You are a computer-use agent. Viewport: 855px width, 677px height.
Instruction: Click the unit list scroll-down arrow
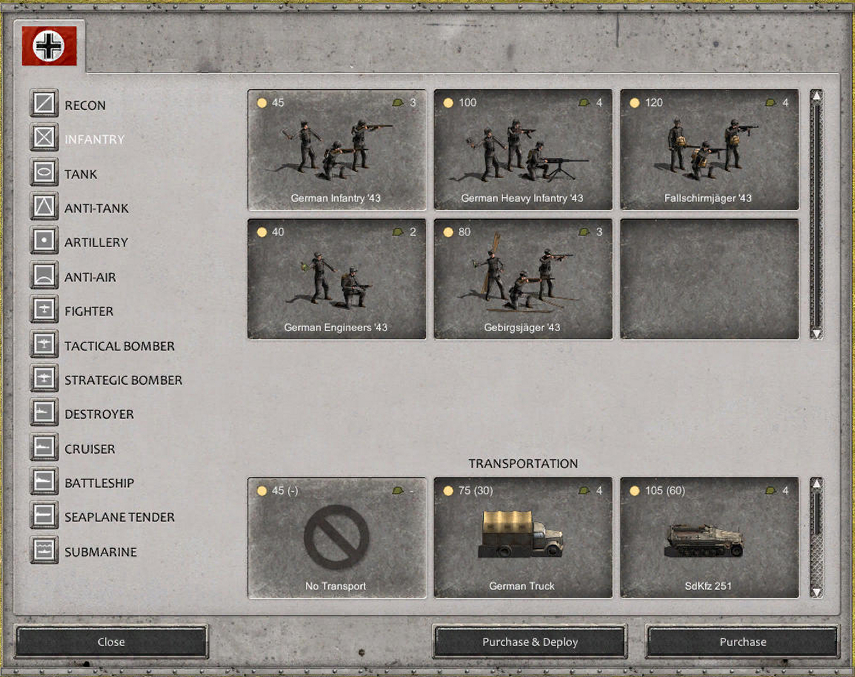816,332
